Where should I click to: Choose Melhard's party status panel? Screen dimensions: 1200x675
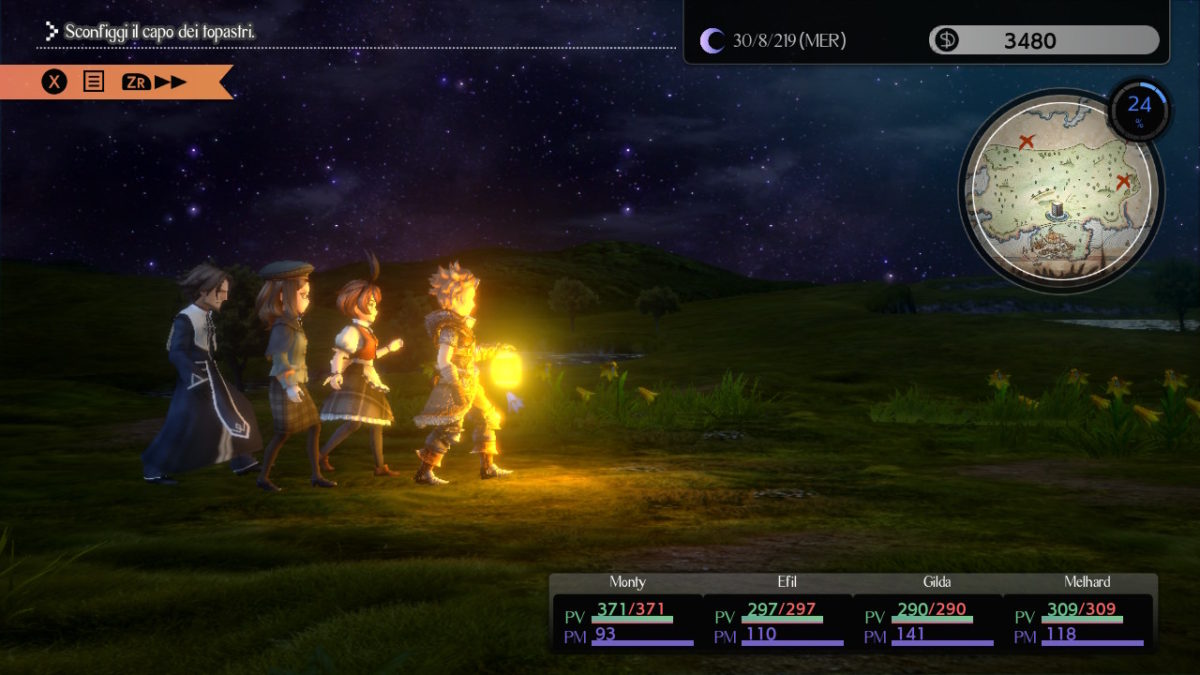point(1078,613)
